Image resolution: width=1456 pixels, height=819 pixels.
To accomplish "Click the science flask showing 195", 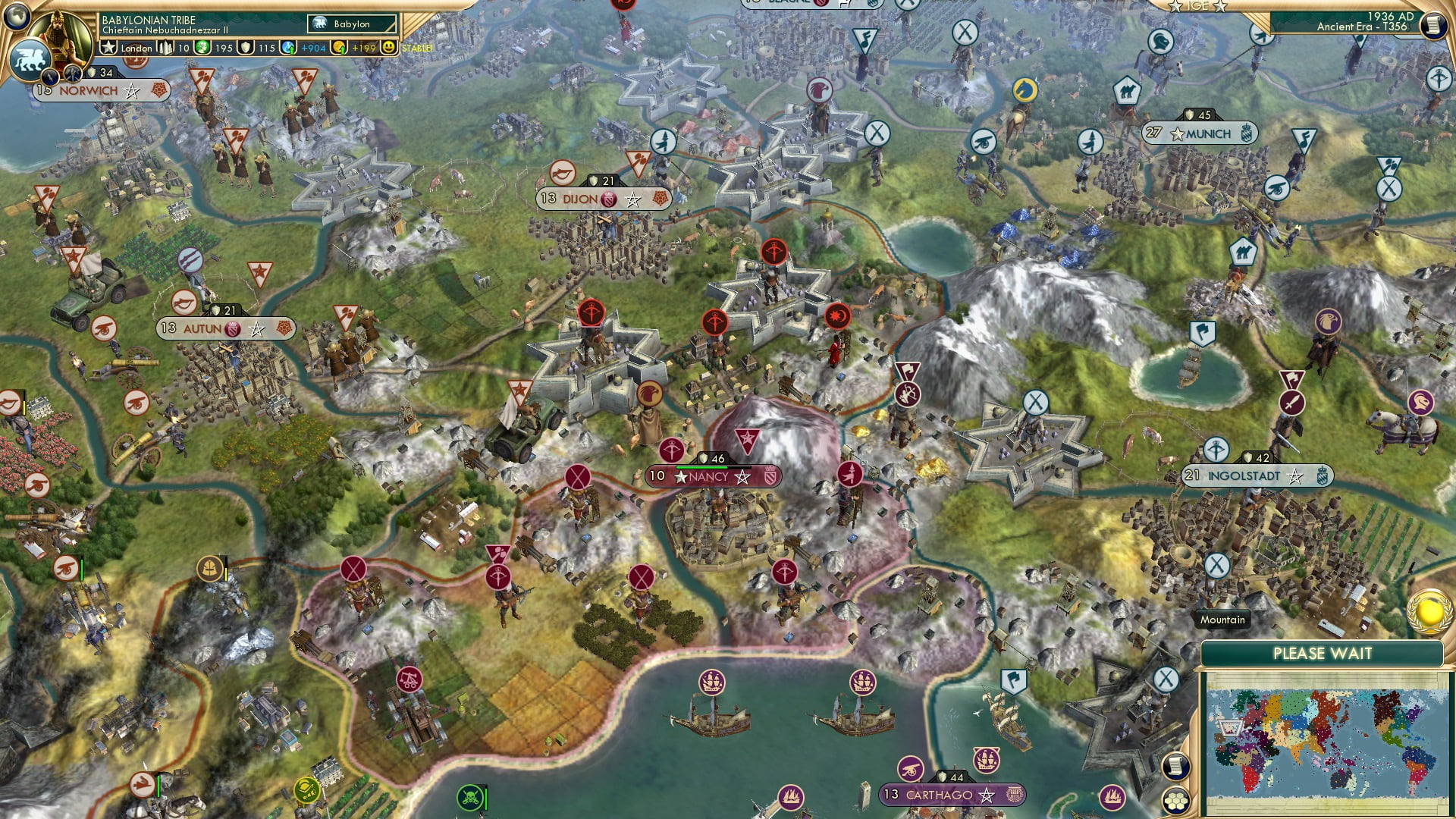I will [202, 48].
